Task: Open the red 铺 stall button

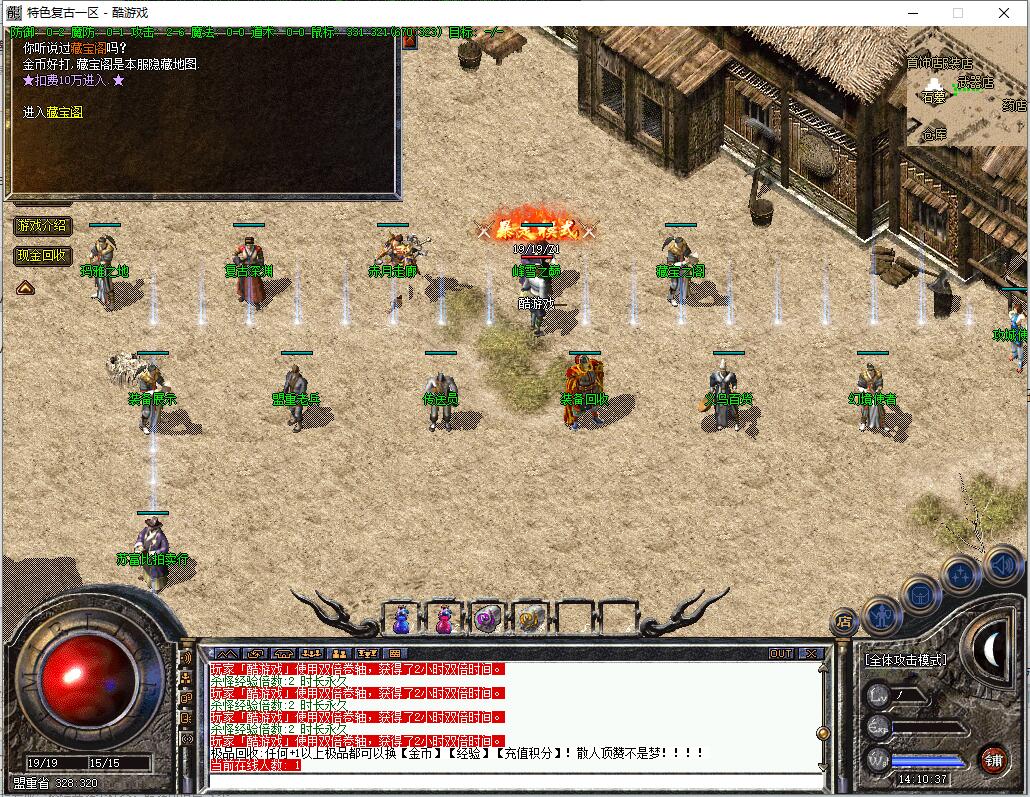Action: click(x=993, y=759)
